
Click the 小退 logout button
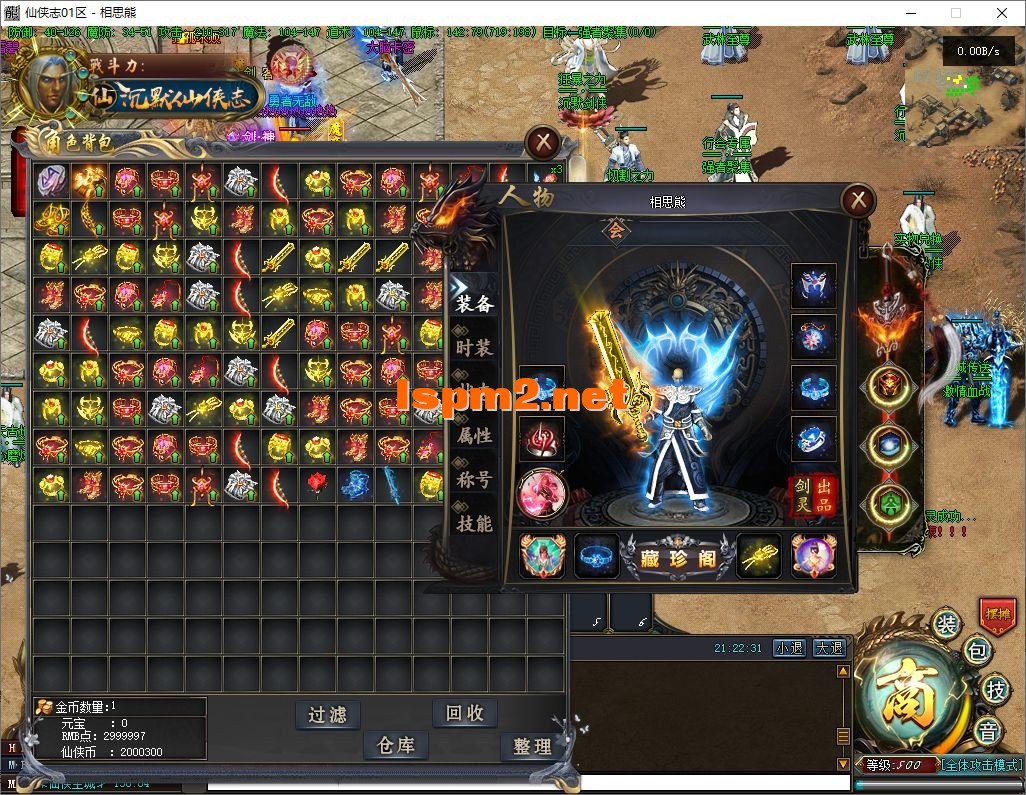click(x=789, y=648)
